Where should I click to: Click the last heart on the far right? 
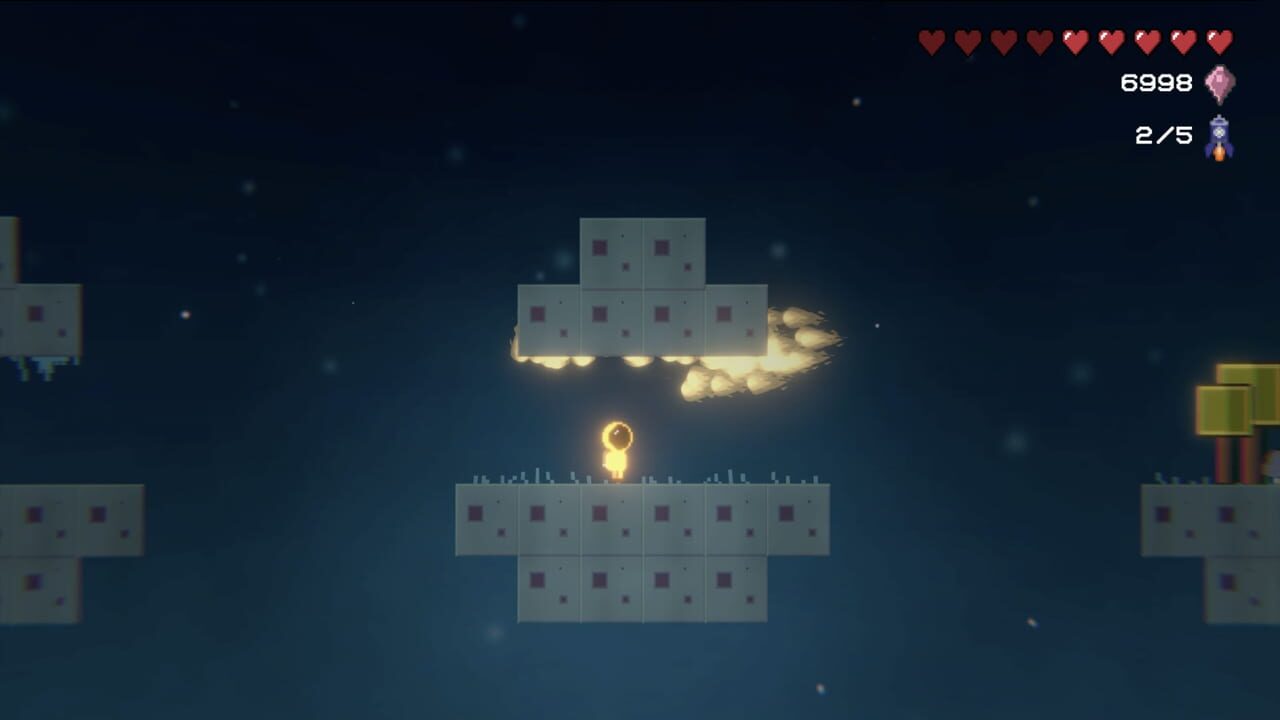point(1218,43)
